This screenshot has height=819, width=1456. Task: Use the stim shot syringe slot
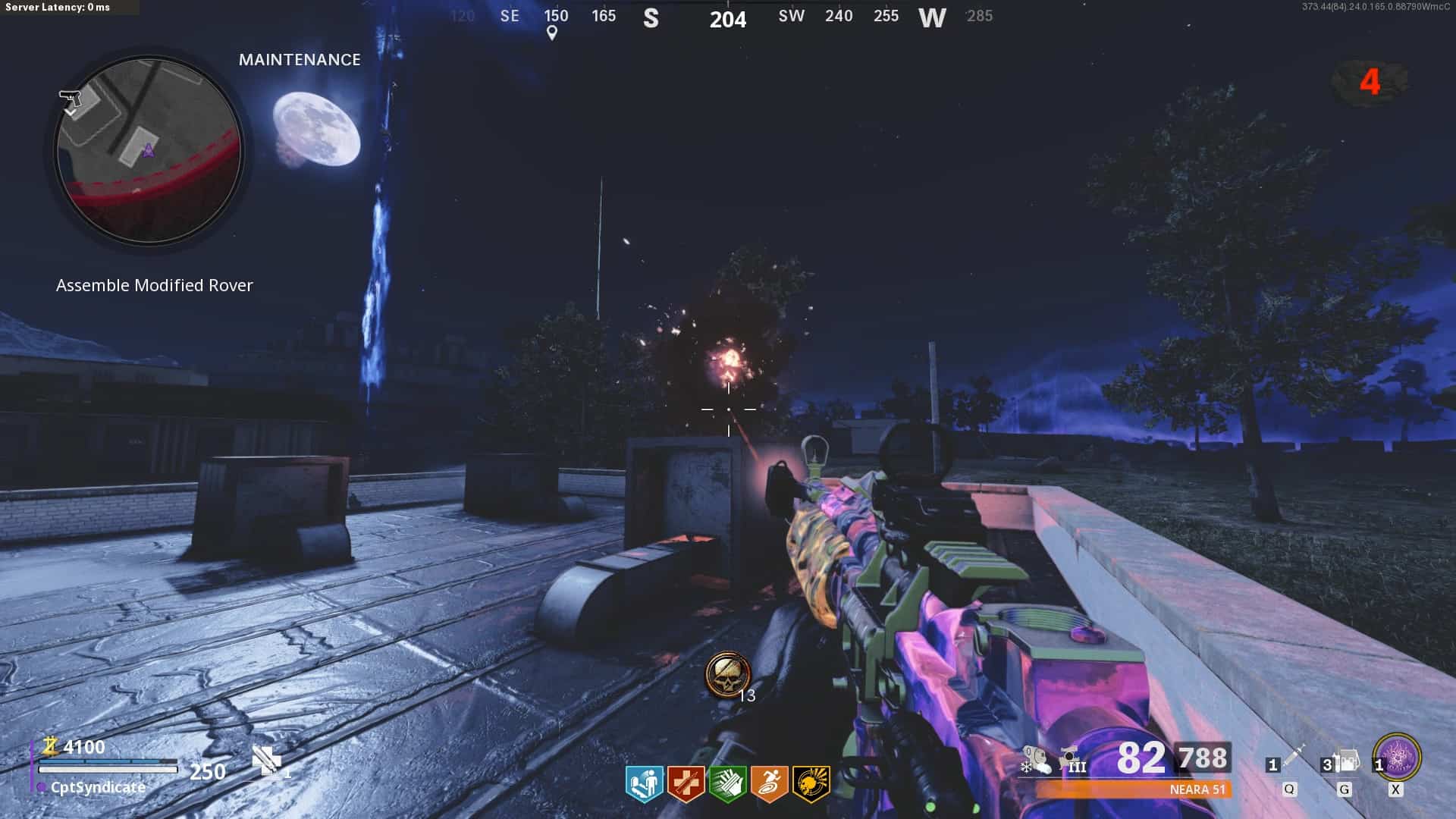[1290, 759]
